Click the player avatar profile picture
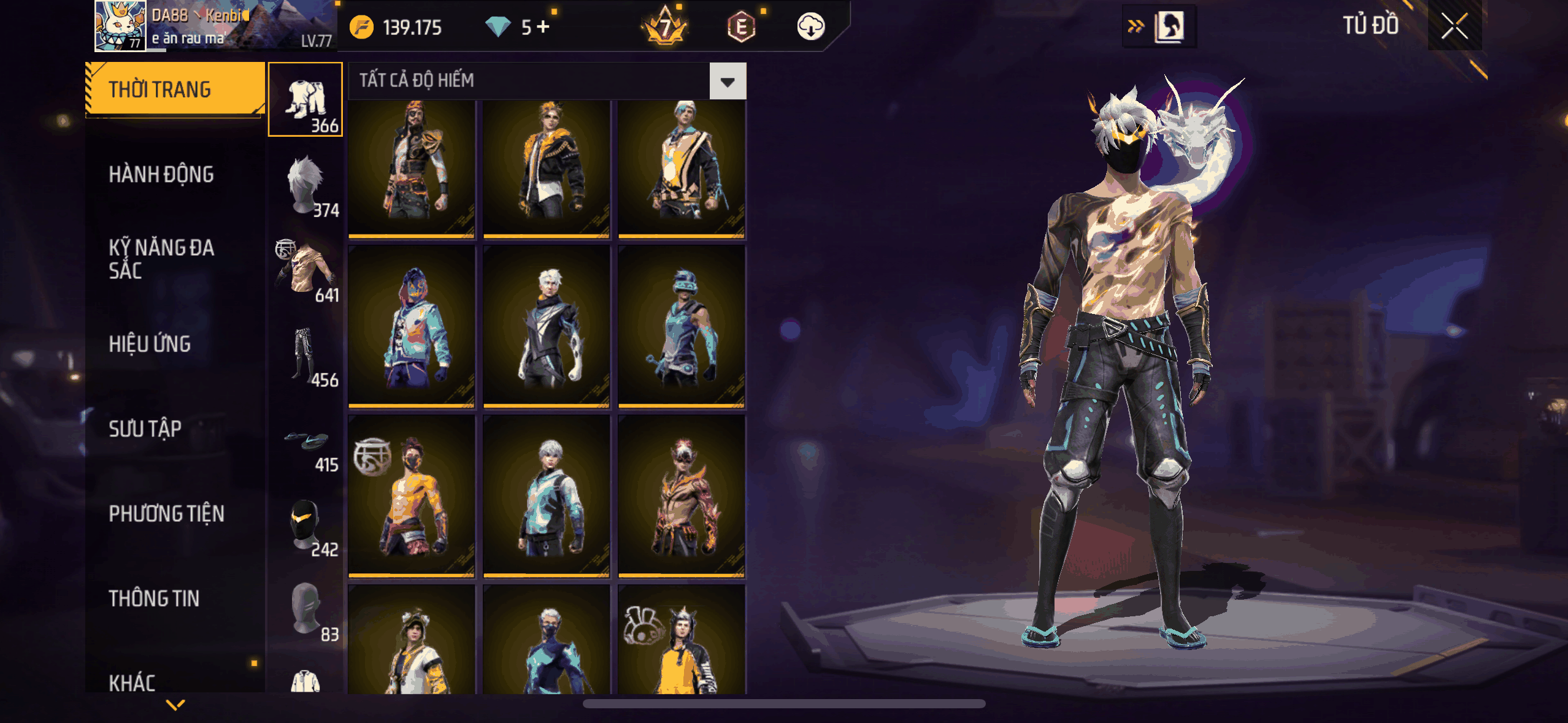The image size is (1568, 723). (120, 26)
